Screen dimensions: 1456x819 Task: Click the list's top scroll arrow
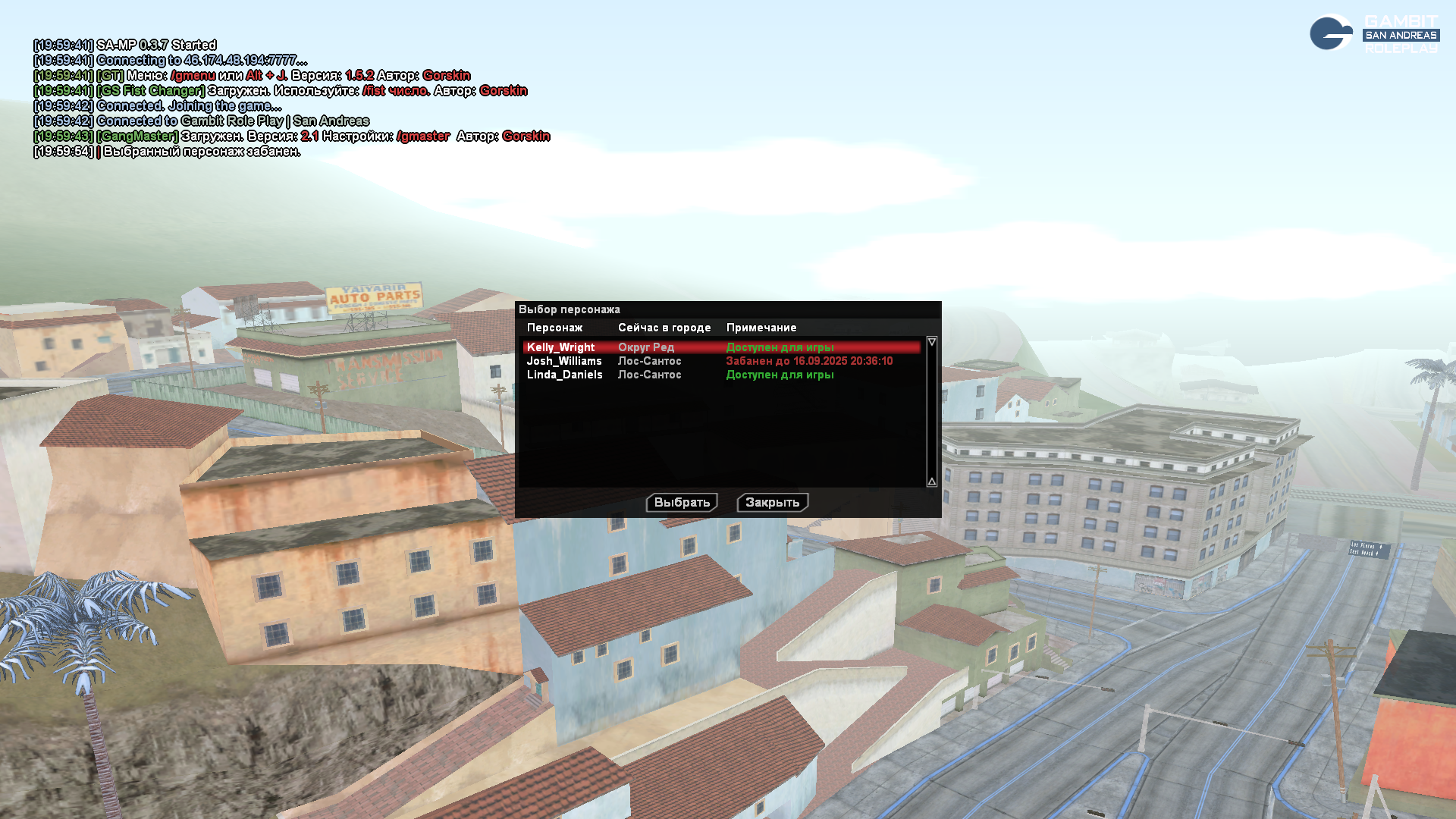[932, 342]
